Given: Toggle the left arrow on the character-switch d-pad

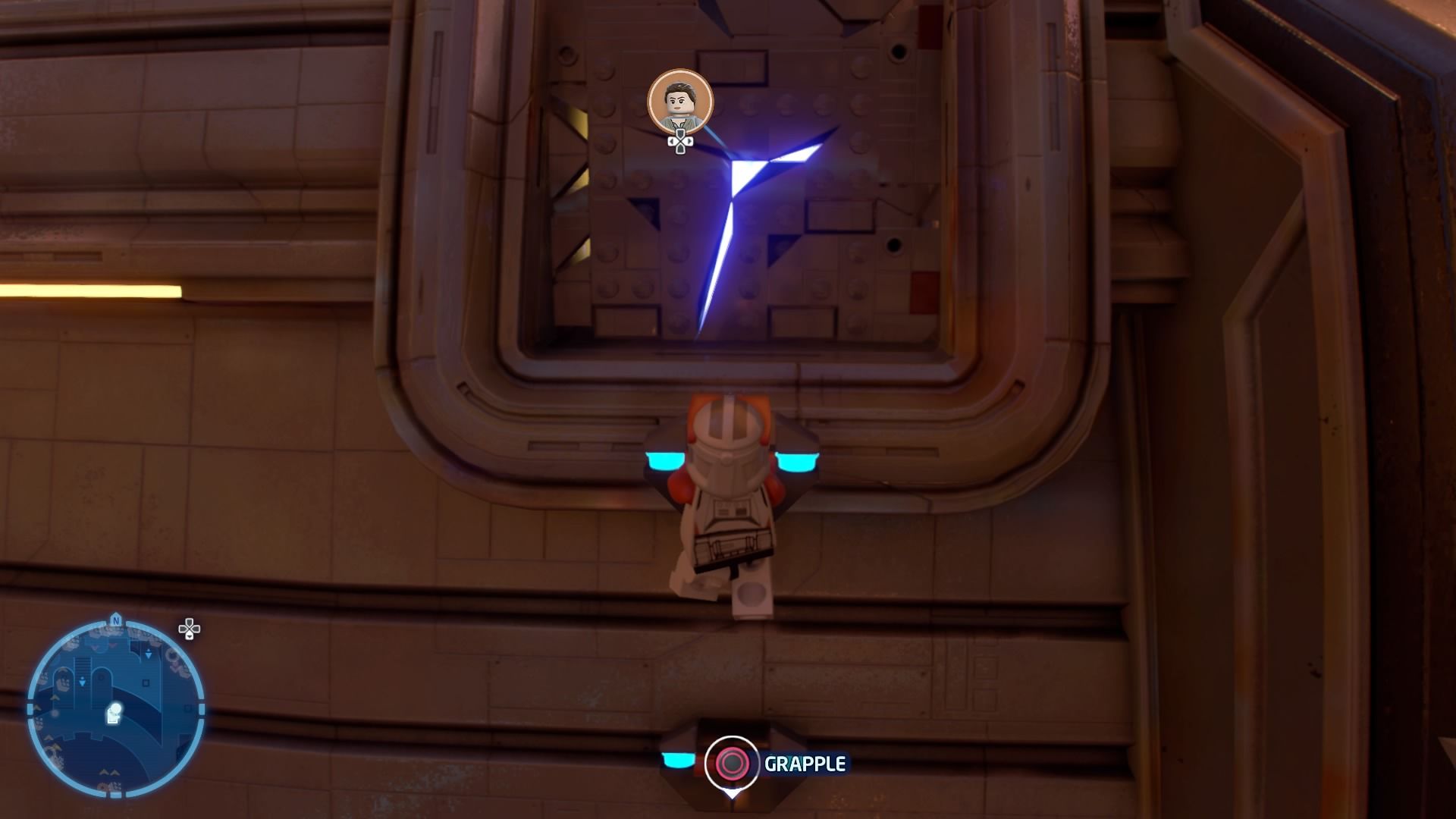Looking at the screenshot, I should point(673,141).
